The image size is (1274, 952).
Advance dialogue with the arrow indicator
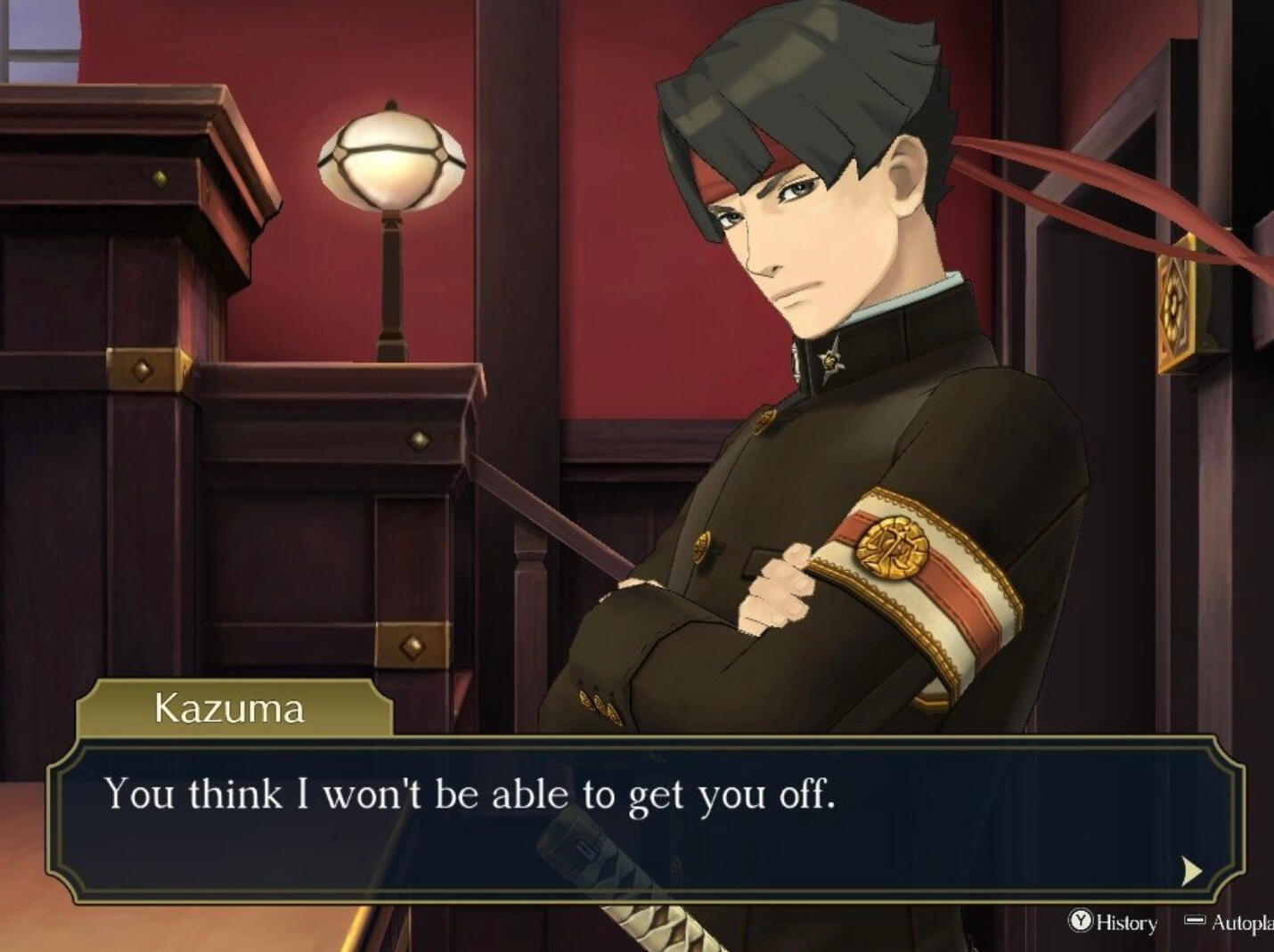coord(1191,870)
